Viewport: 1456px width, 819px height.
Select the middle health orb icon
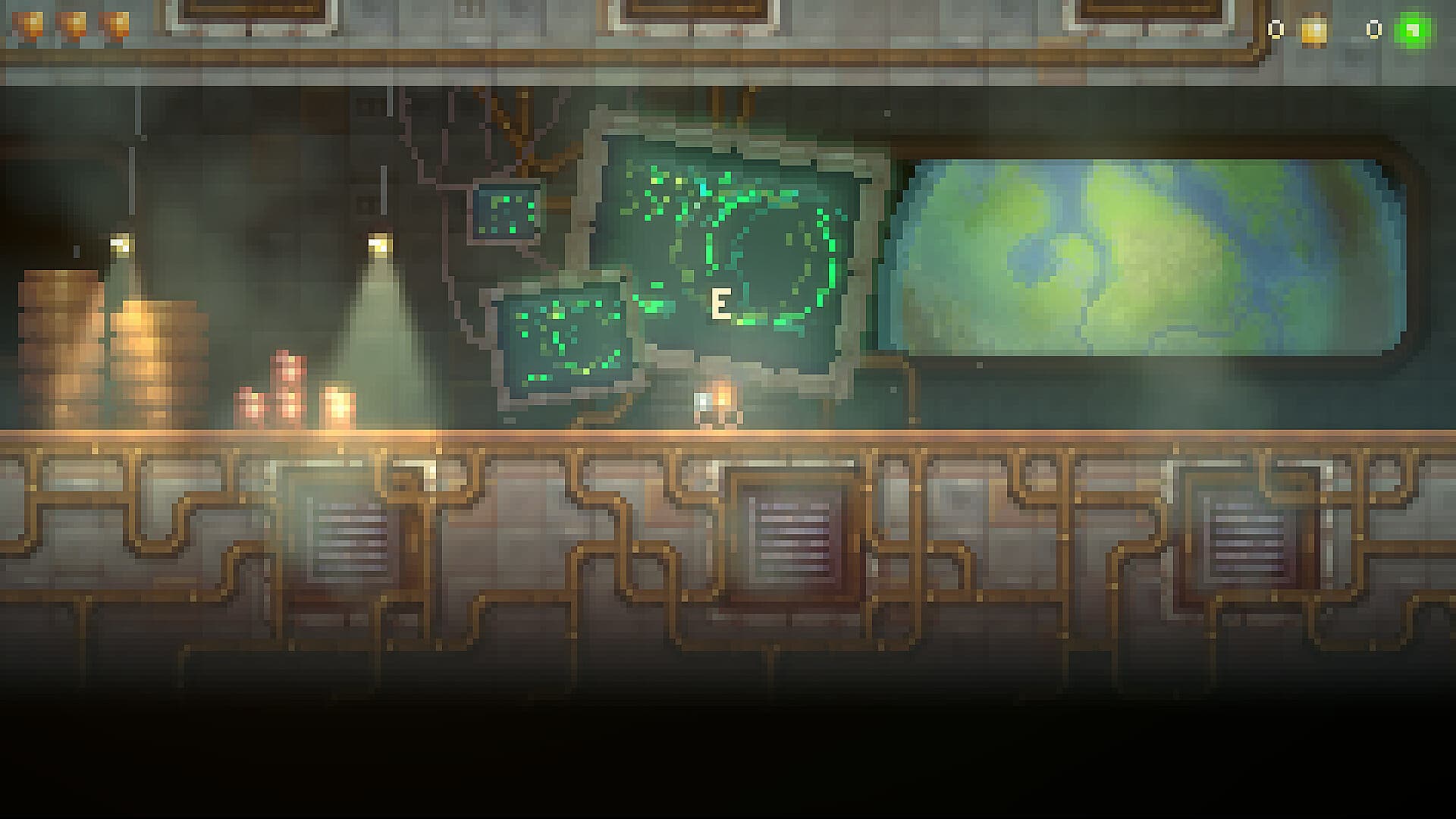73,24
